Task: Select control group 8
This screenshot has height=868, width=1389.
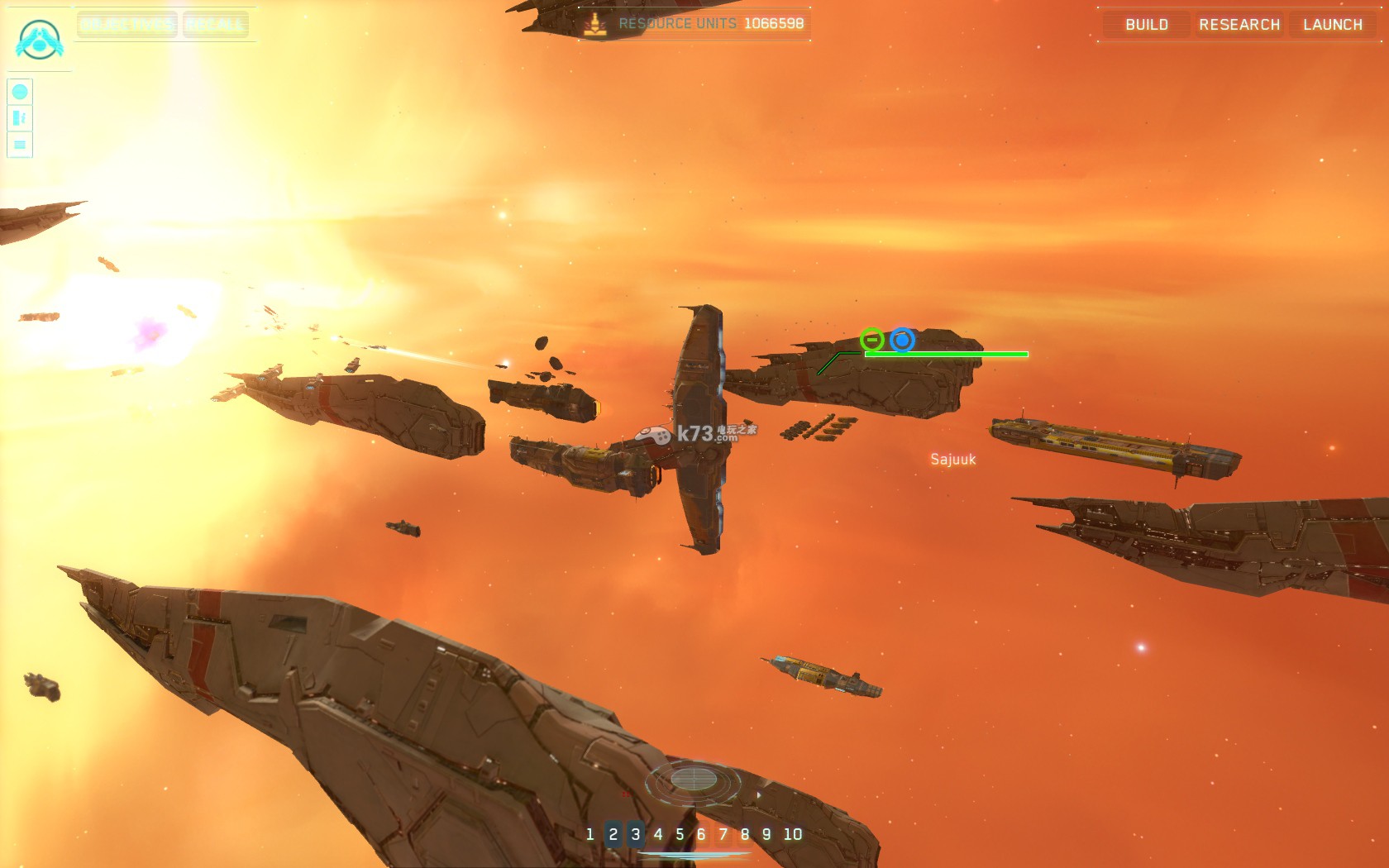Action: pyautogui.click(x=745, y=834)
